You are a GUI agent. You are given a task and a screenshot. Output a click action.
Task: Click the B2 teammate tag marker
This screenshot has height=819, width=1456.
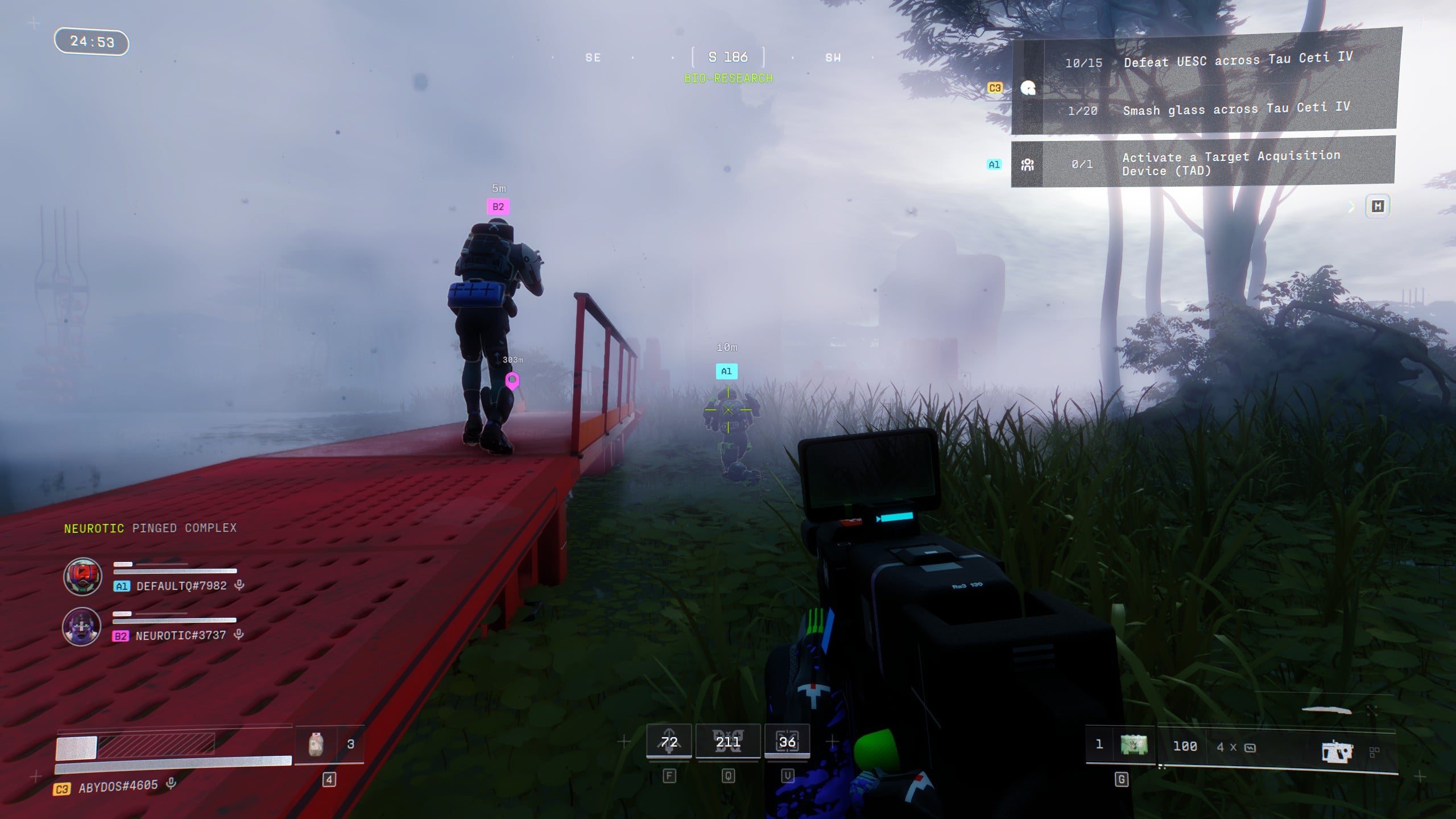498,207
